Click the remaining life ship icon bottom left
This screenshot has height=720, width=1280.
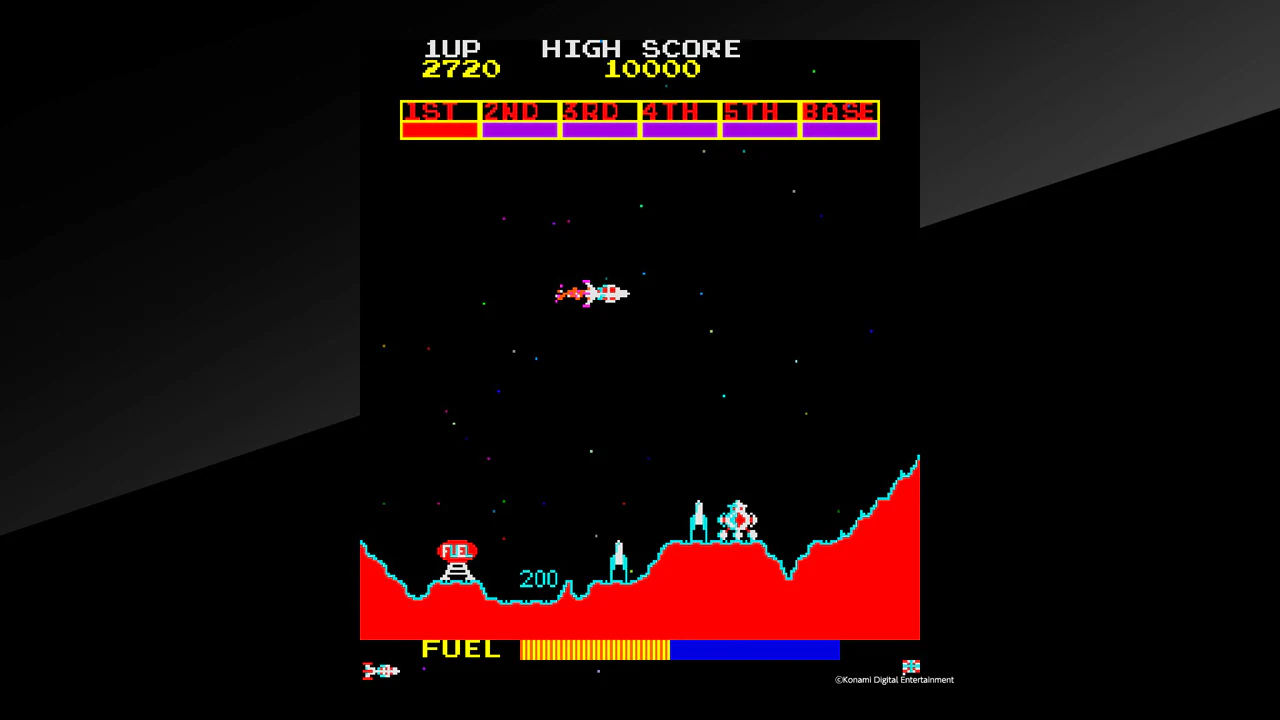click(378, 670)
